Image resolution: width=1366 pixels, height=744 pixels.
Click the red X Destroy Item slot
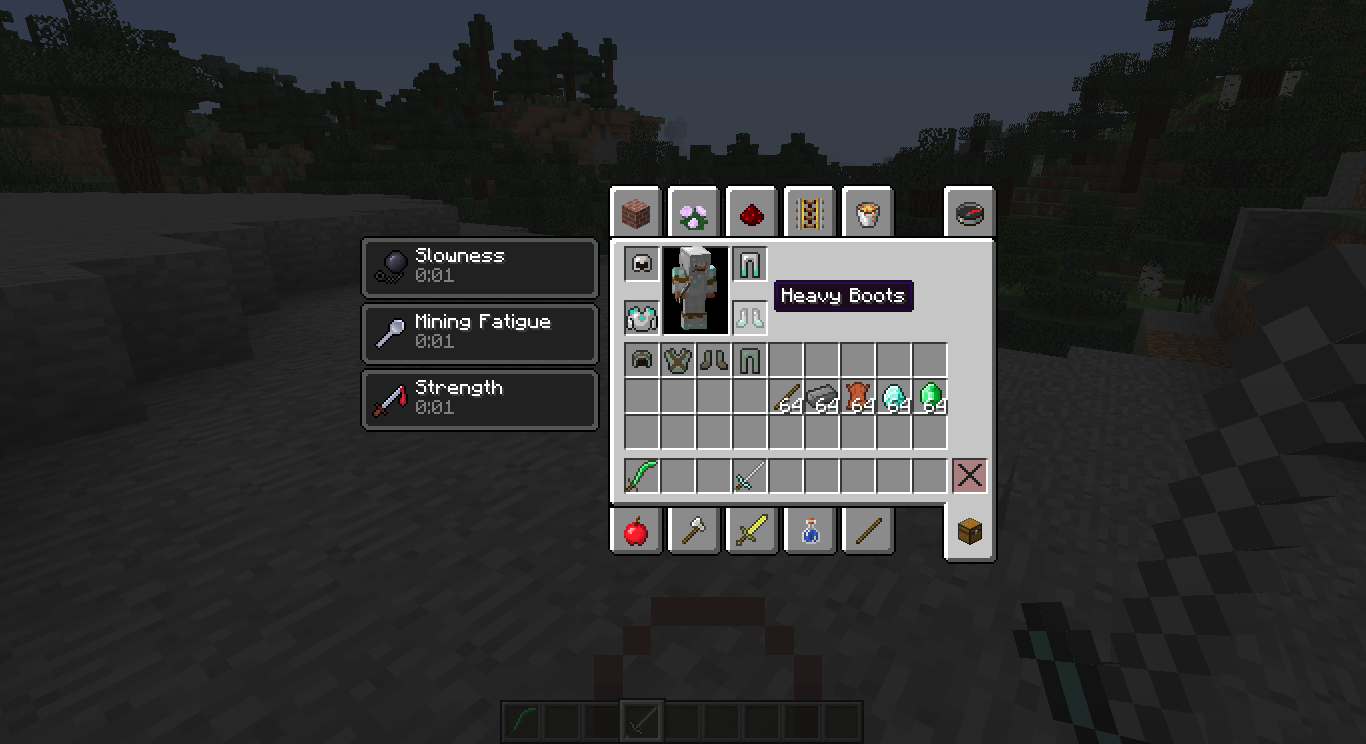pos(968,475)
